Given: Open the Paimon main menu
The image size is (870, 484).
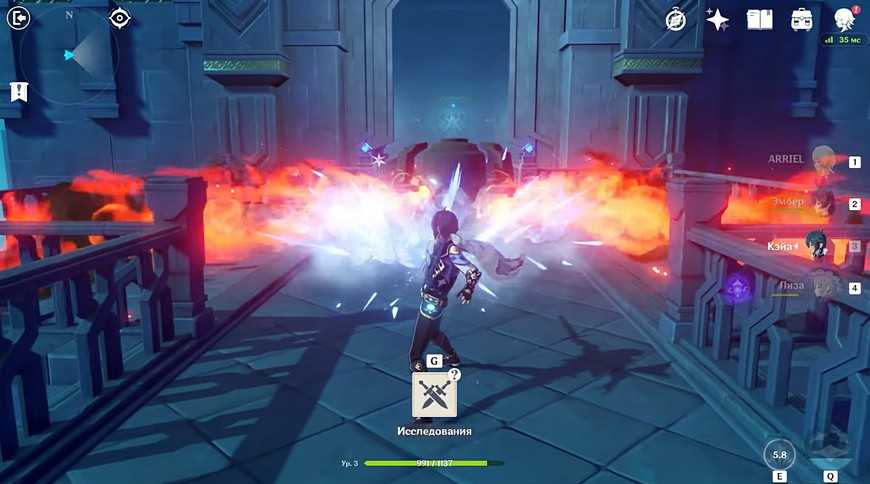Looking at the screenshot, I should 843,19.
